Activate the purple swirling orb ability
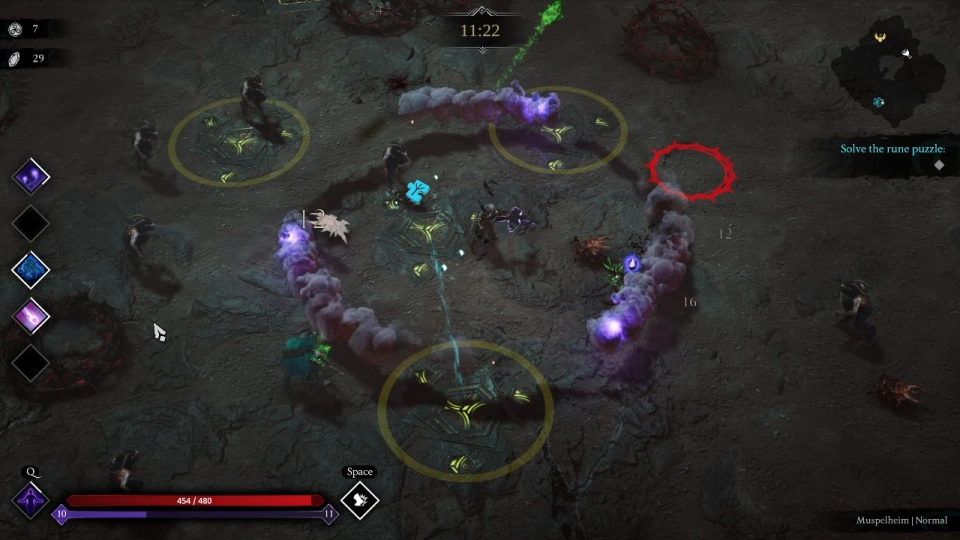 pyautogui.click(x=31, y=178)
